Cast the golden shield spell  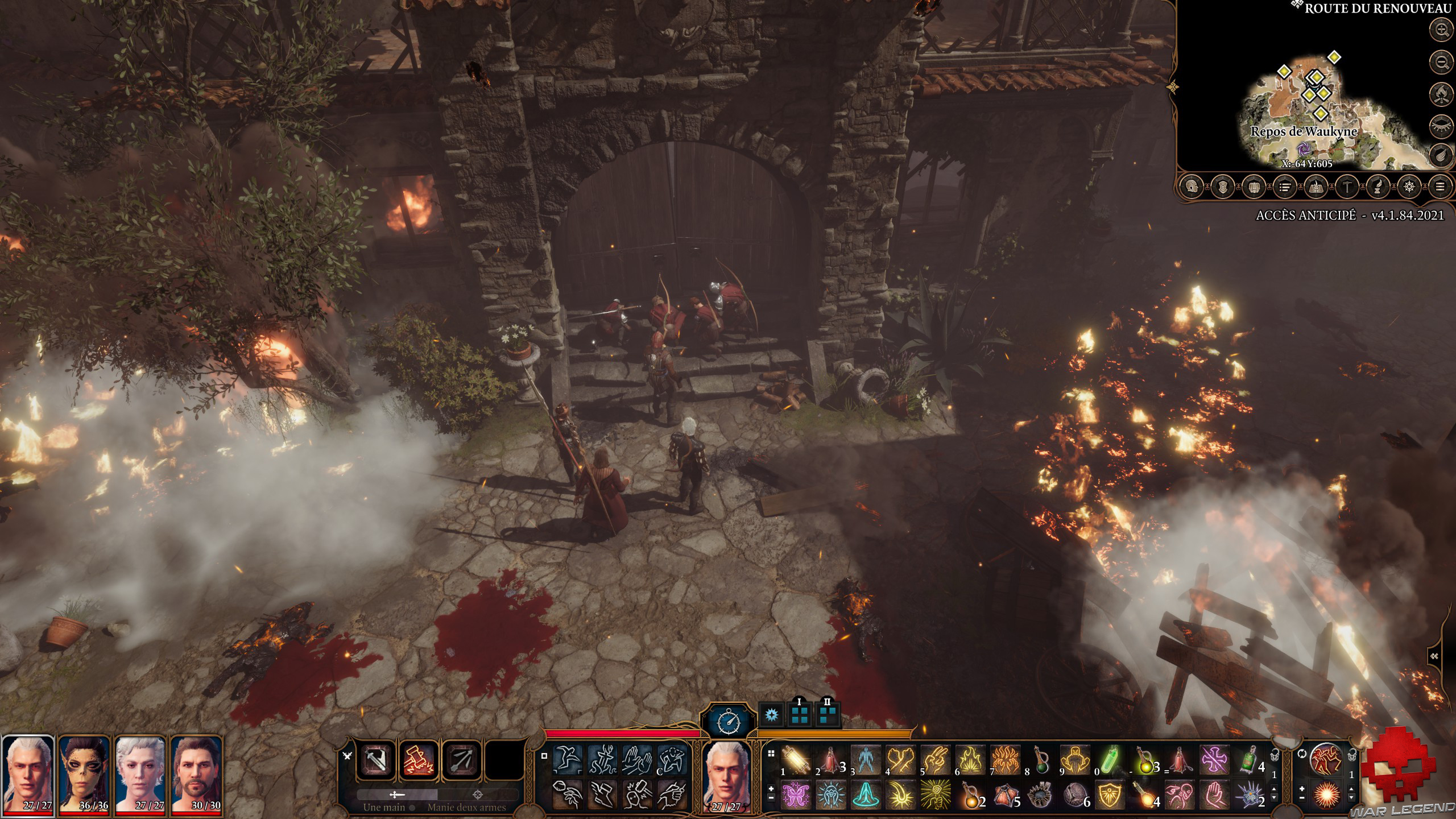1110,795
